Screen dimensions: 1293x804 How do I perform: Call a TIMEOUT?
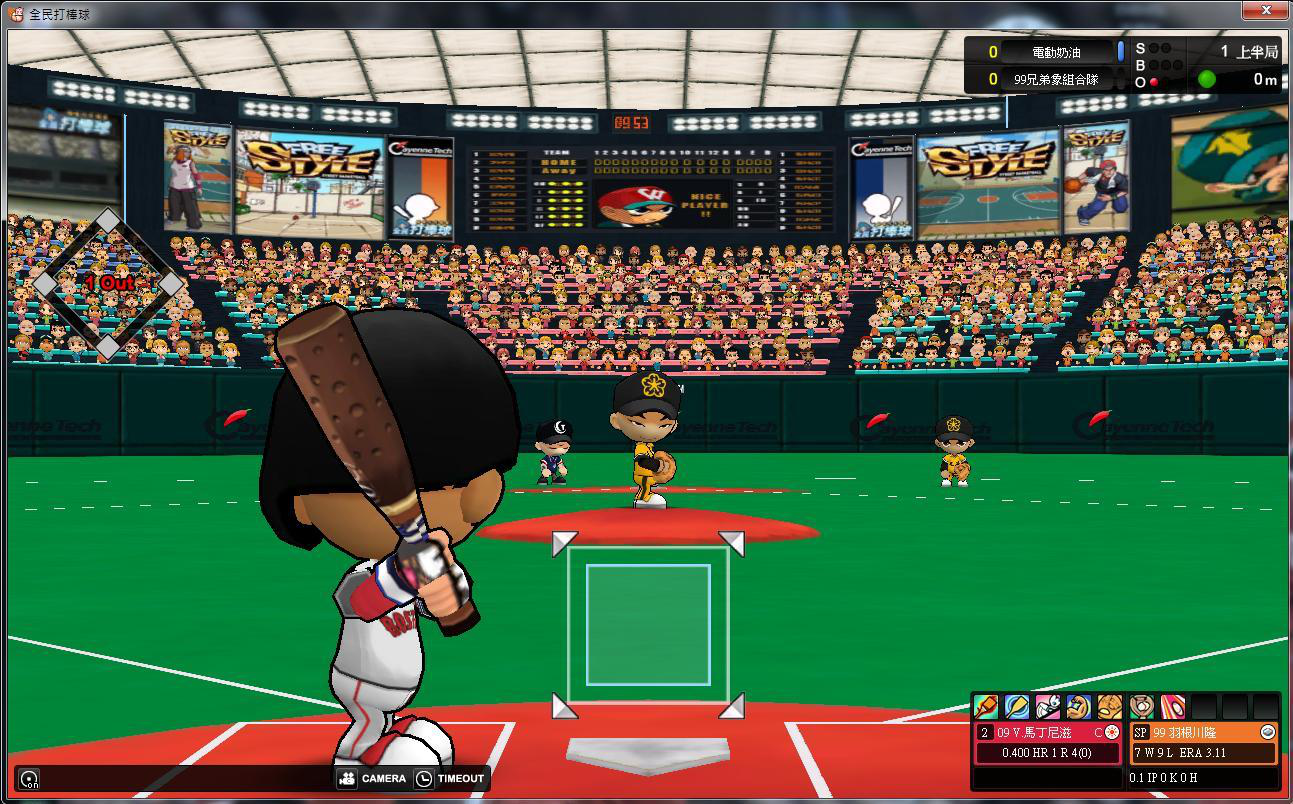pyautogui.click(x=450, y=778)
